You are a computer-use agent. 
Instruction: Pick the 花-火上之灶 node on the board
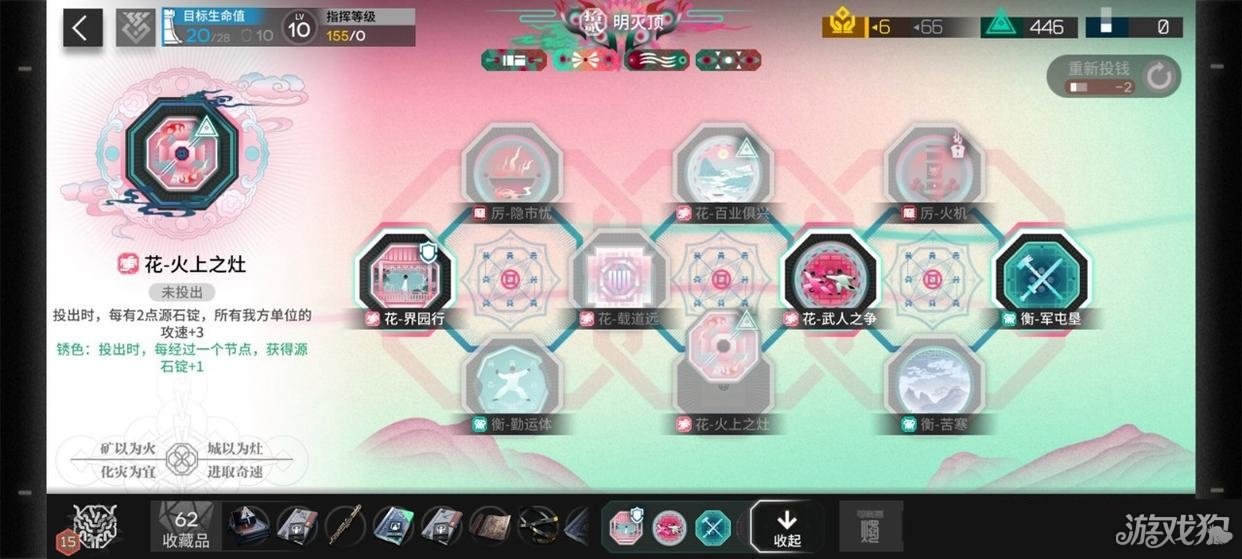click(x=723, y=368)
